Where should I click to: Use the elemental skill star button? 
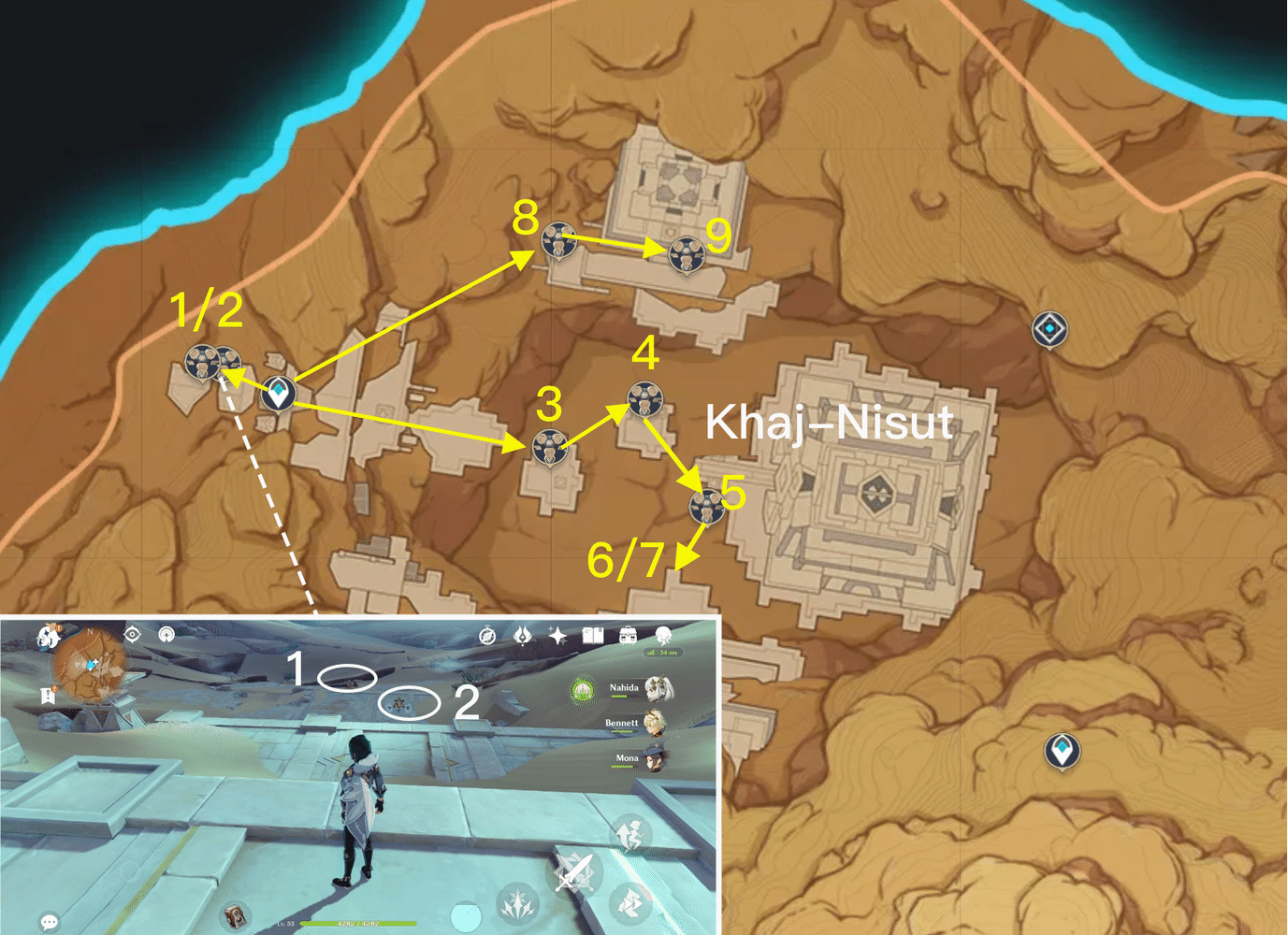[x=517, y=904]
